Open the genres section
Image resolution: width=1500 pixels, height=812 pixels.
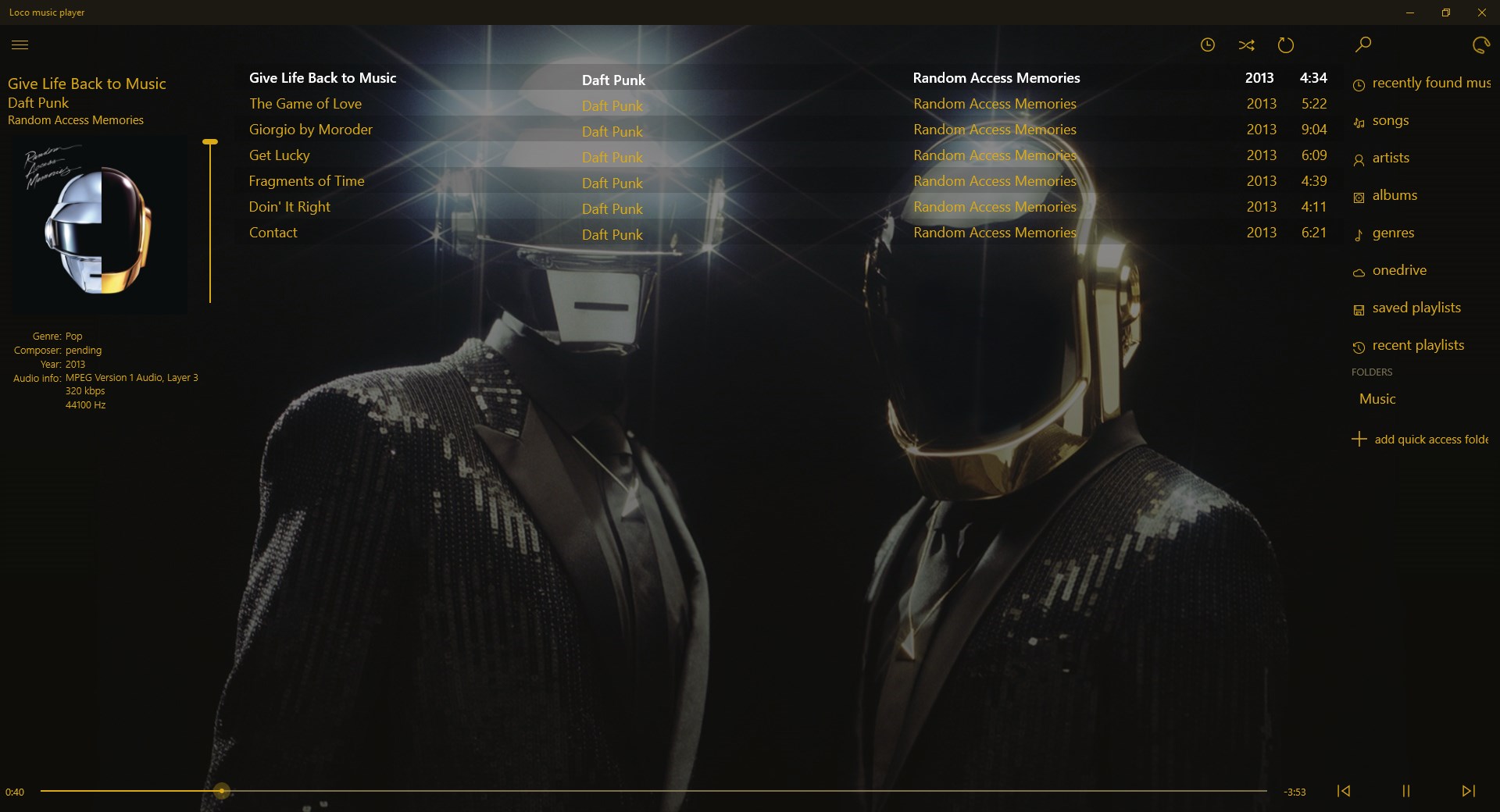point(1394,233)
